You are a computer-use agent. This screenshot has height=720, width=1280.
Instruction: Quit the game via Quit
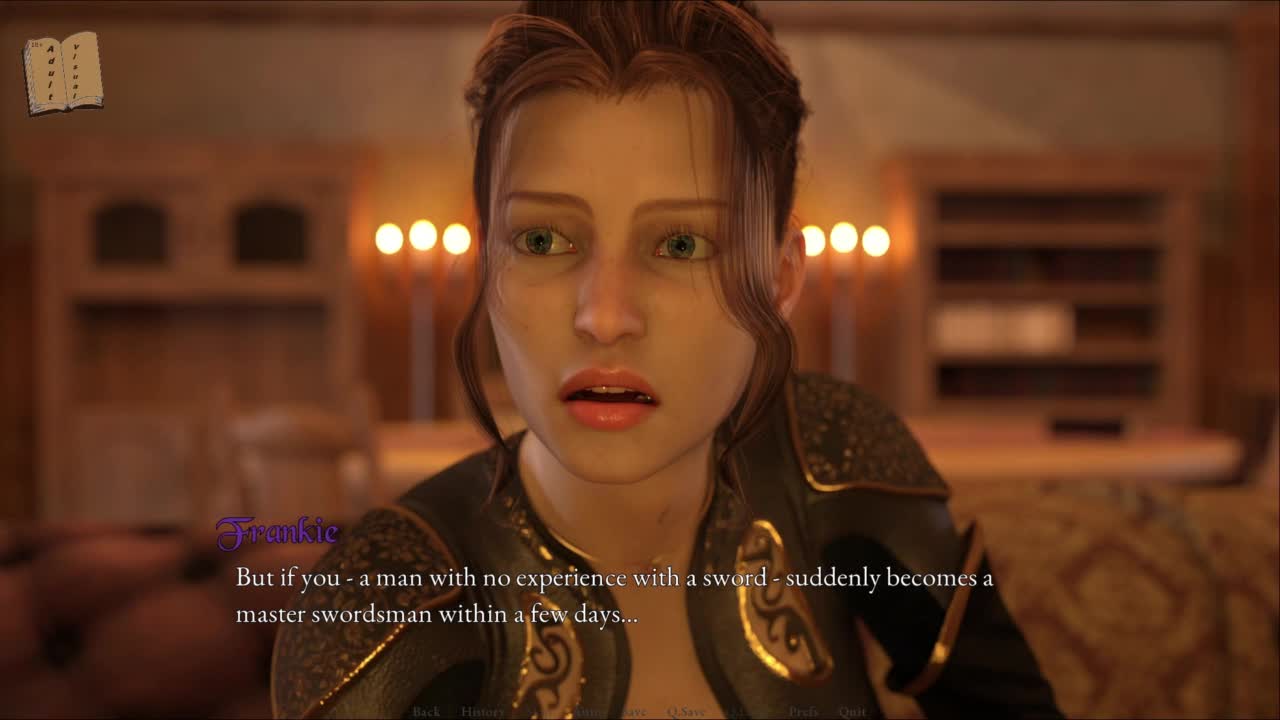pyautogui.click(x=853, y=712)
